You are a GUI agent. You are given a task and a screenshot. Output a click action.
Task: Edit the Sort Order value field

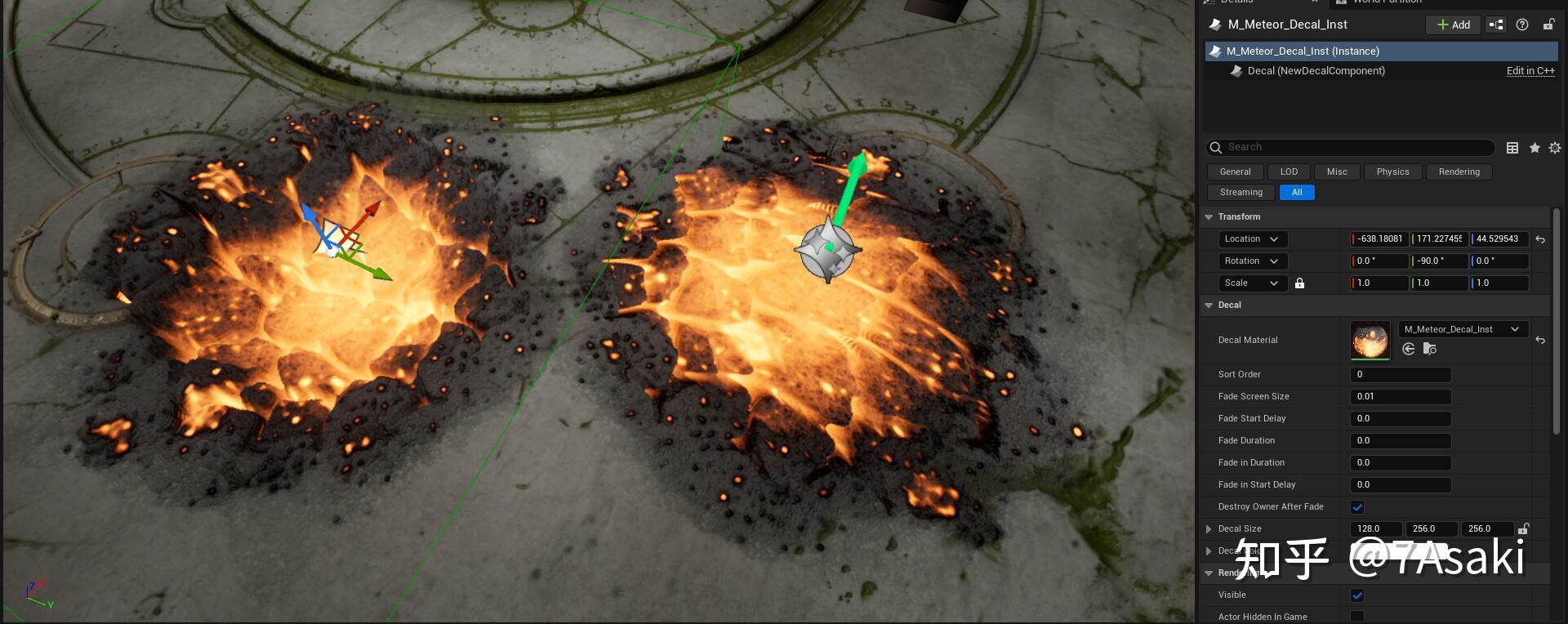1400,374
